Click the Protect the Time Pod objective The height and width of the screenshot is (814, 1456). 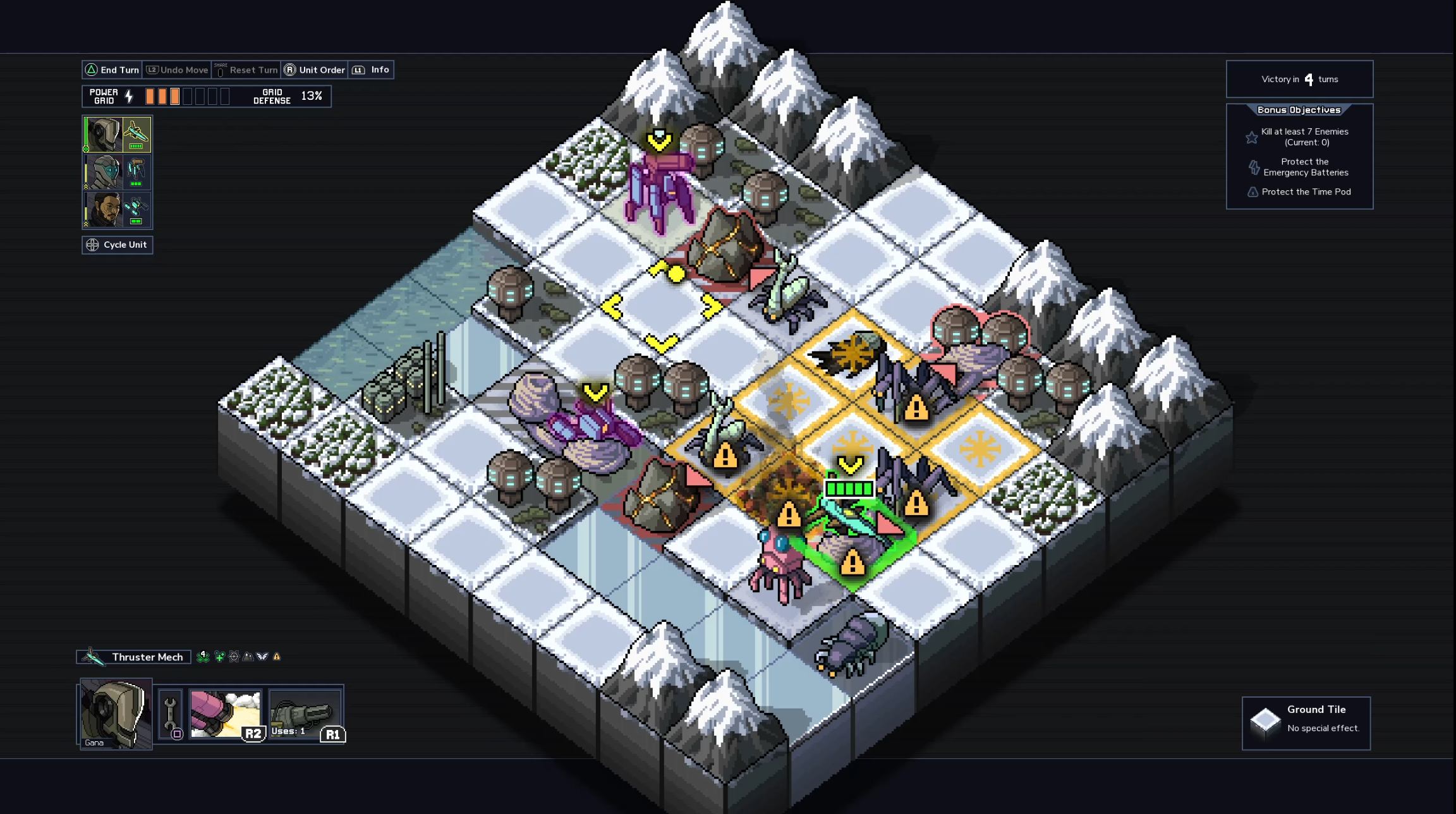pos(1306,192)
